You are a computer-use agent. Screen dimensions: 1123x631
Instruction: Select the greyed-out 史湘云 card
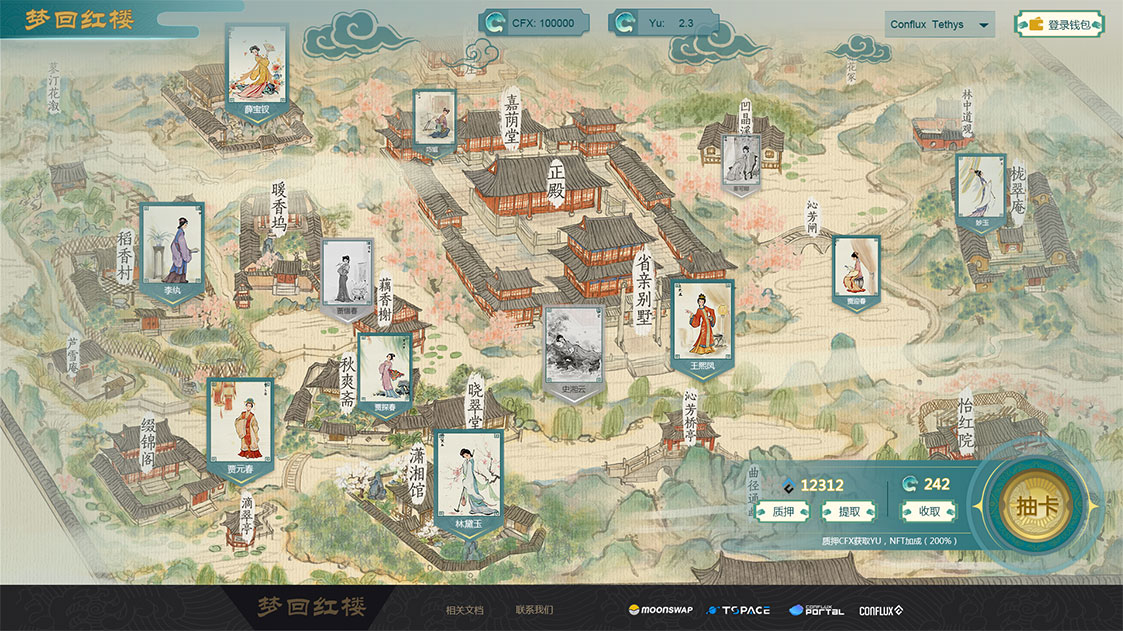tap(573, 352)
